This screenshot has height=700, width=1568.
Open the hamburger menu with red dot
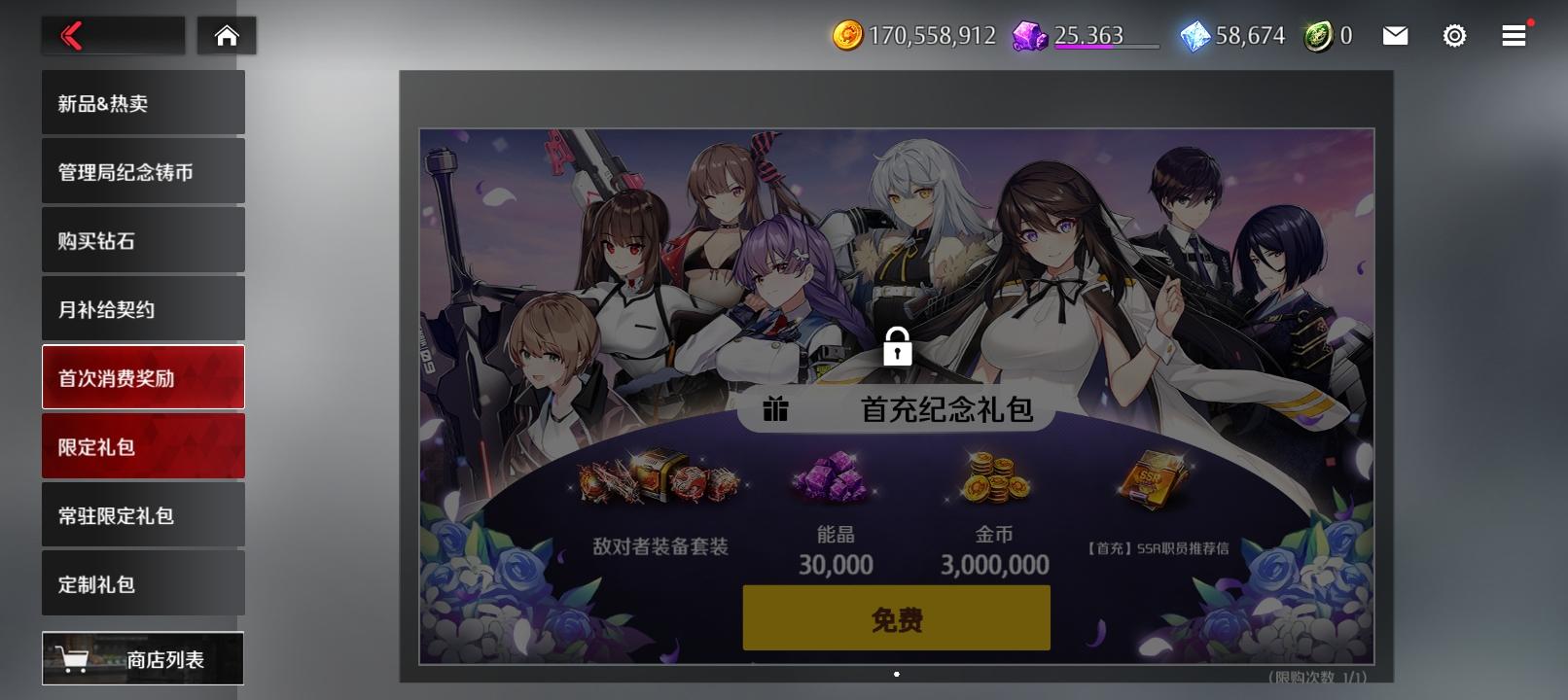(x=1513, y=35)
